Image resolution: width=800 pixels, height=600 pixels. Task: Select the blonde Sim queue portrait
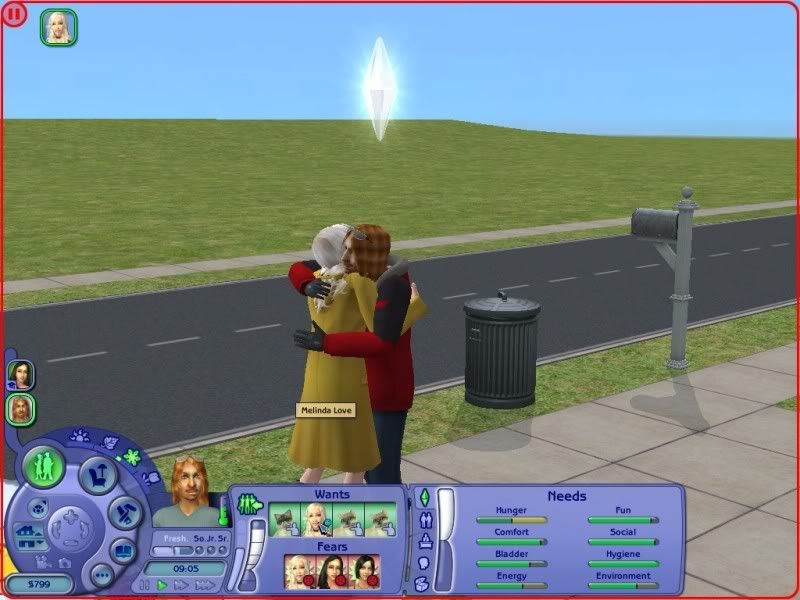click(x=59, y=26)
